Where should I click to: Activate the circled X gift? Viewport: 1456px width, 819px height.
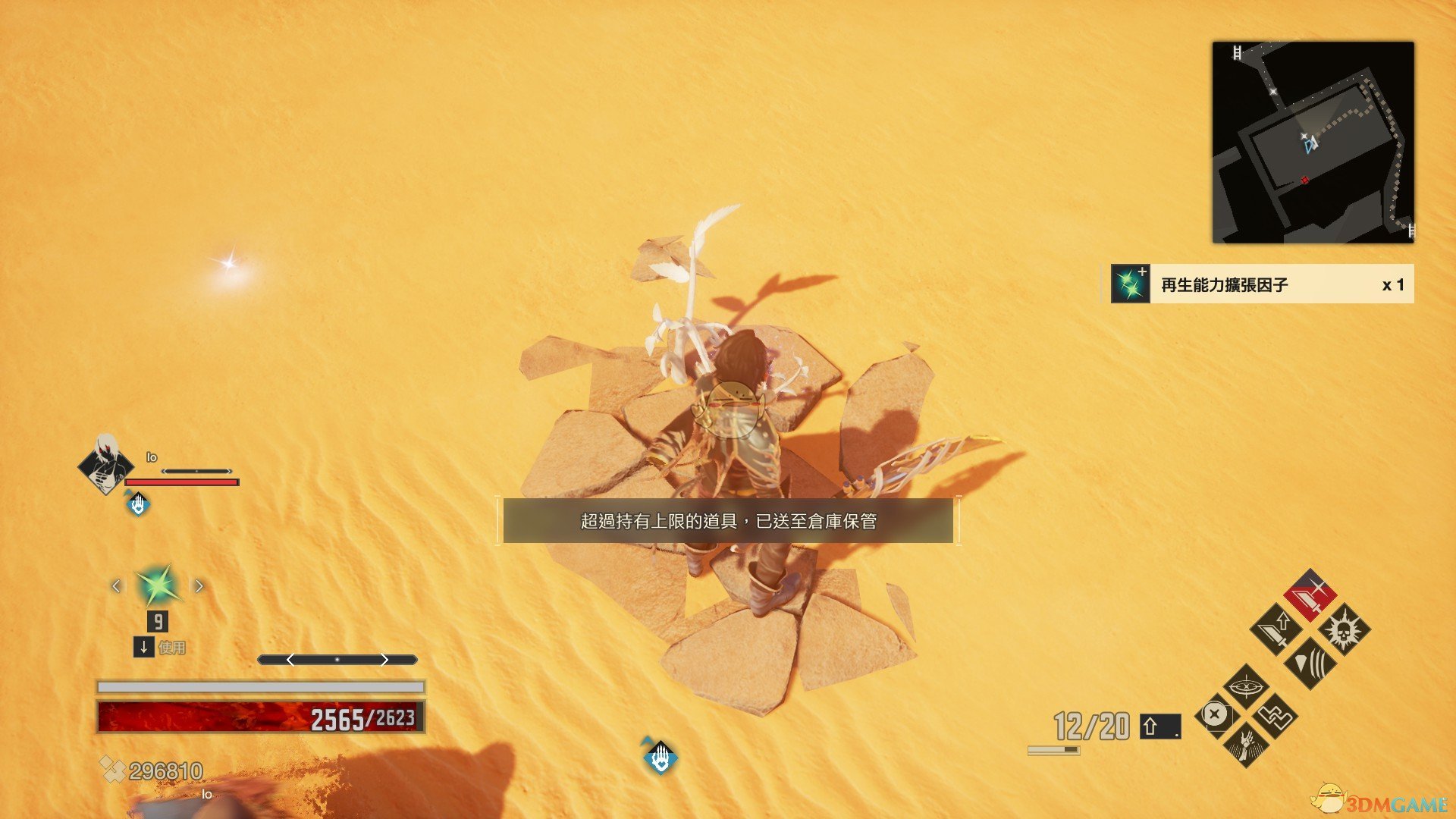tap(1215, 714)
